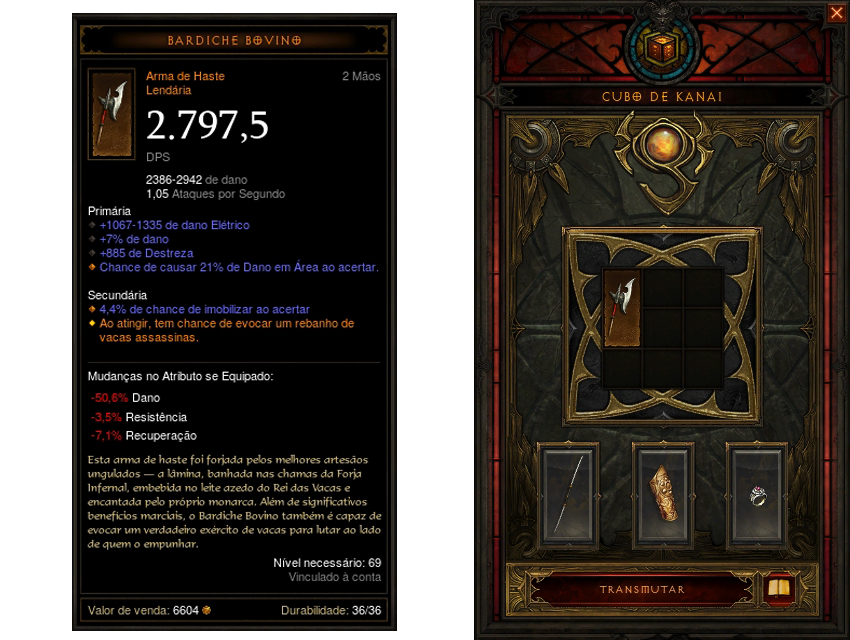The image size is (850, 640).
Task: Open the recipe book beside Transmutar
Action: tap(776, 589)
